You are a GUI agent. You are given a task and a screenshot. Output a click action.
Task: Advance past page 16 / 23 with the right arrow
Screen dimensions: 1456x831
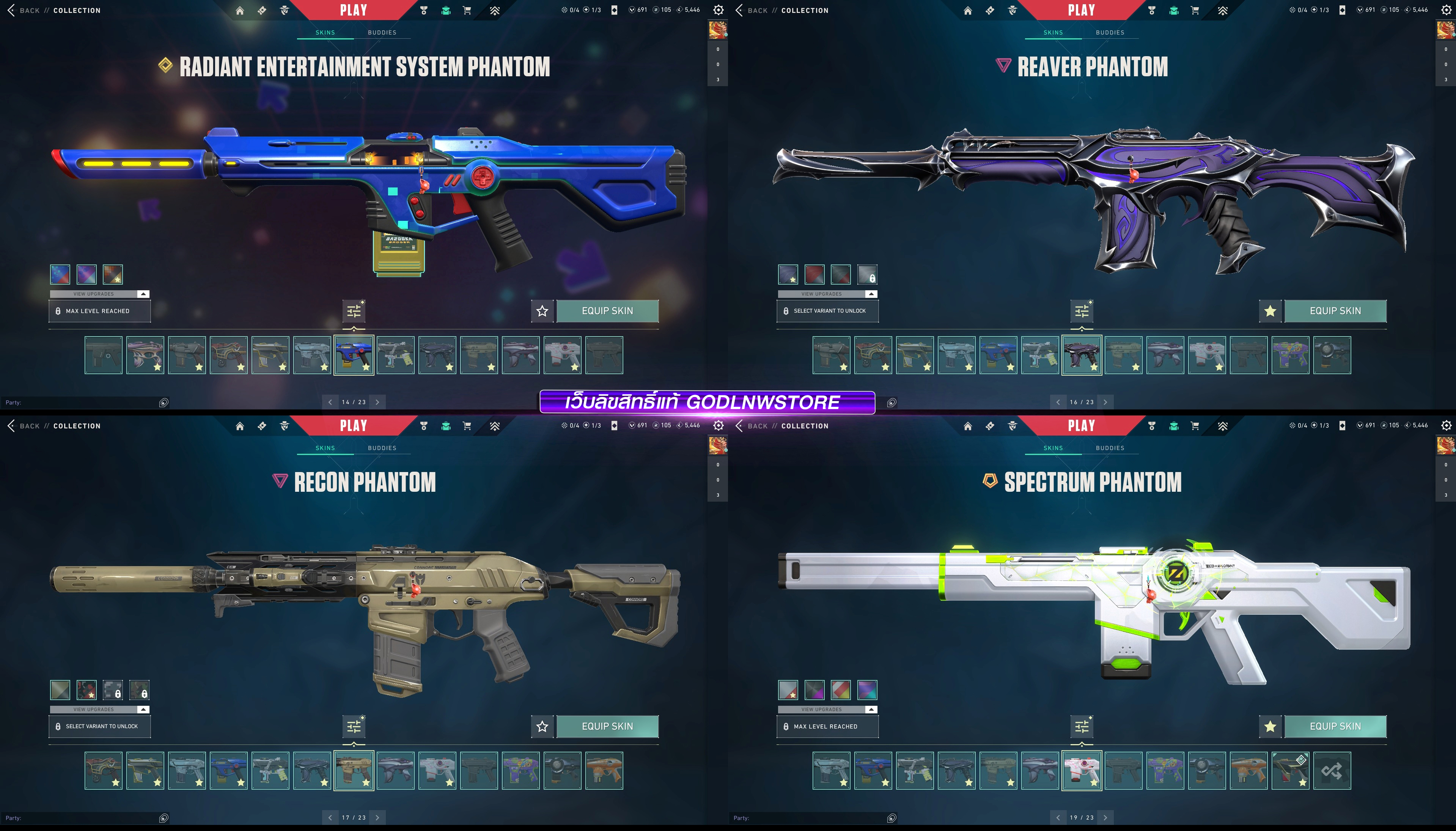1106,402
